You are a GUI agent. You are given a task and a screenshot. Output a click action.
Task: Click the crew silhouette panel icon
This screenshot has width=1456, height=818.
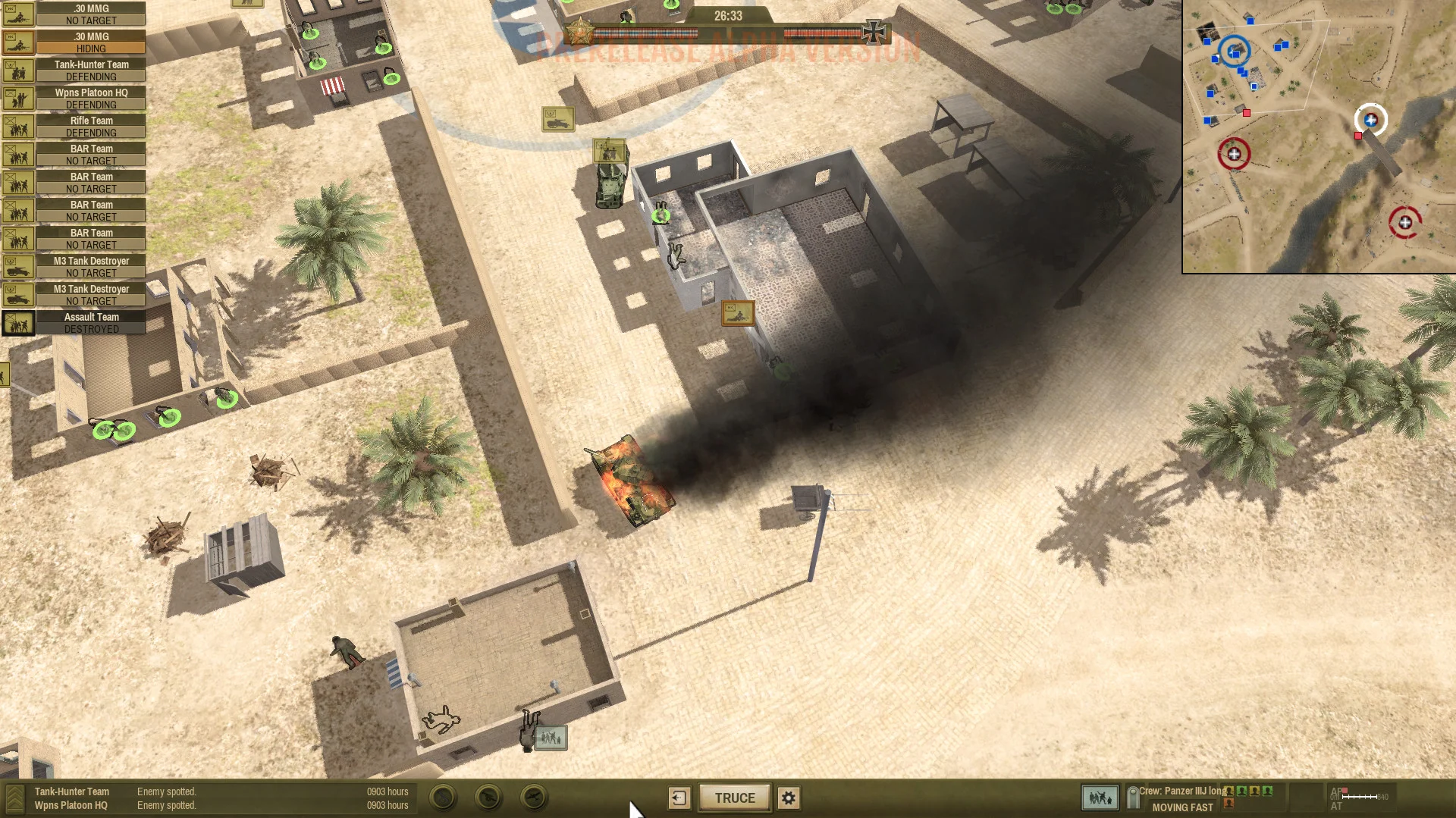pyautogui.click(x=1099, y=798)
